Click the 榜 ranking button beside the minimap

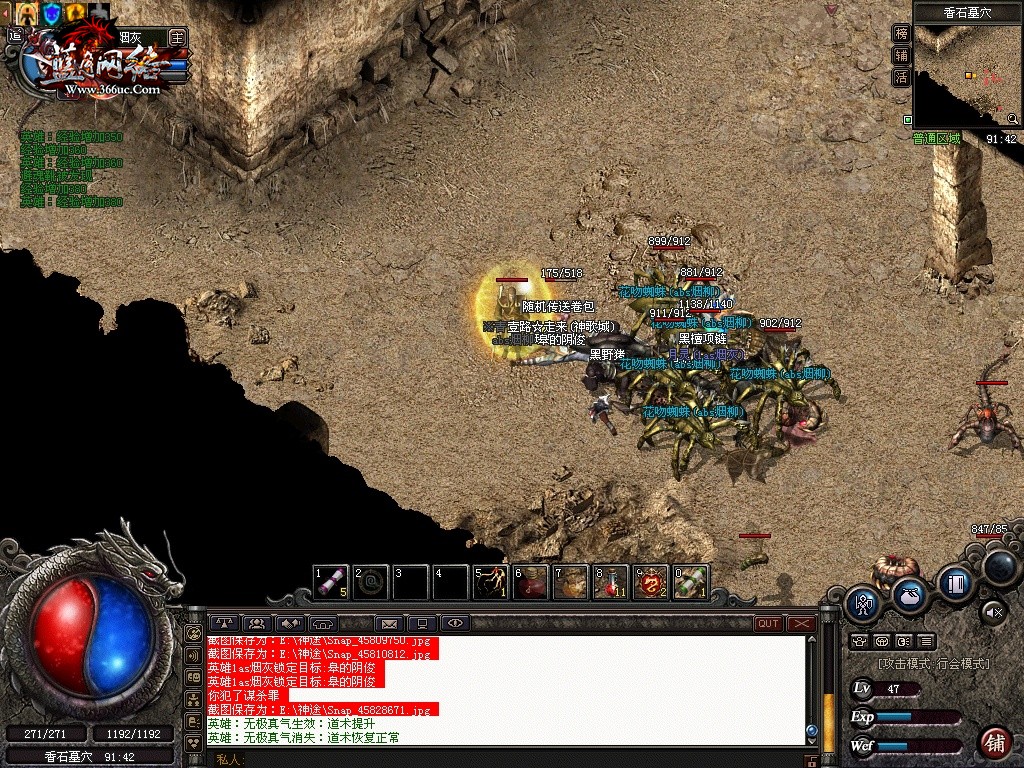pyautogui.click(x=901, y=33)
